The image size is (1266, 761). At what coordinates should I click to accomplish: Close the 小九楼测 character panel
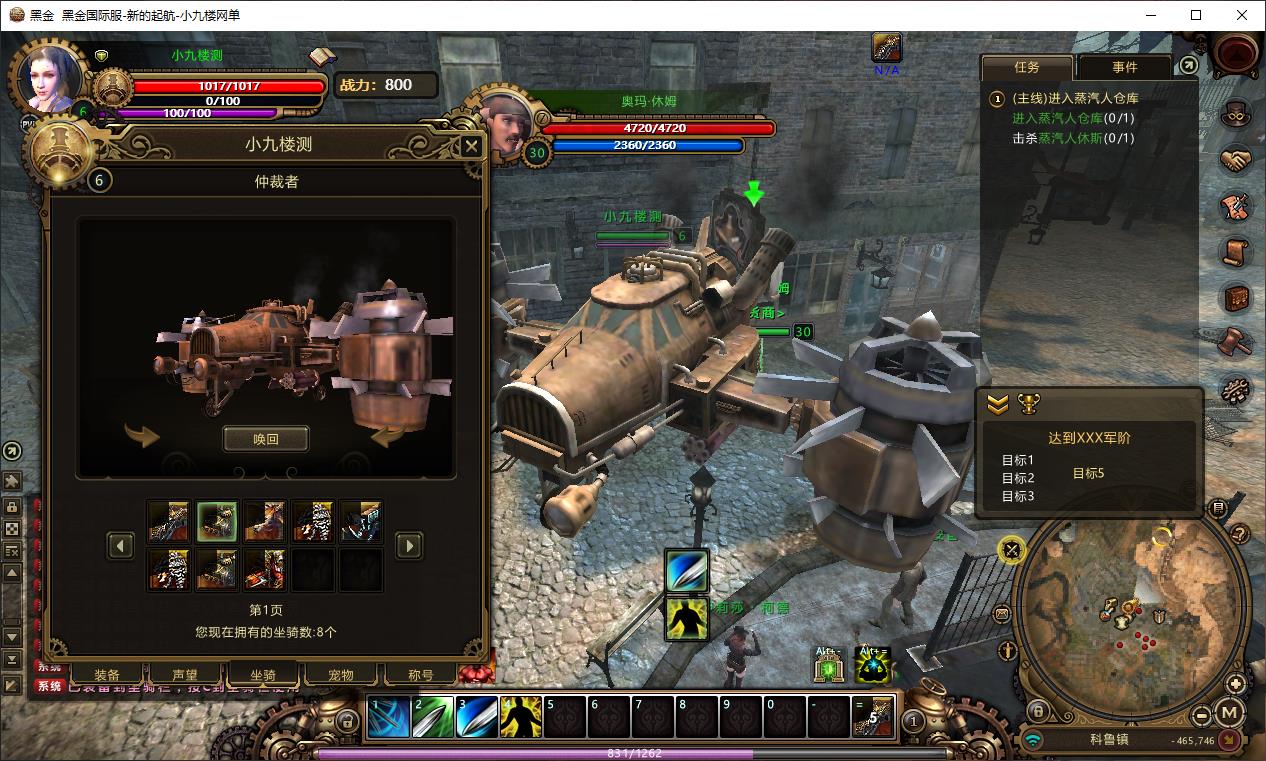471,147
